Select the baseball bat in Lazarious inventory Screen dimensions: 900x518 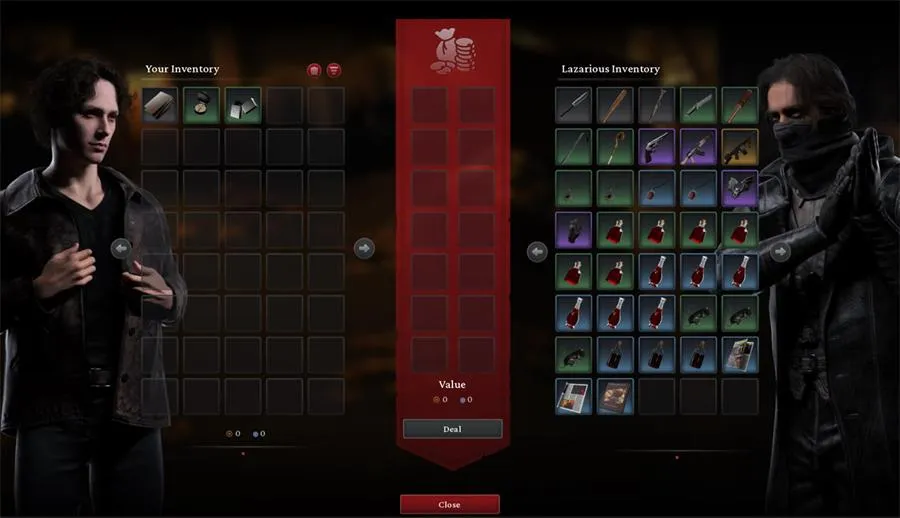pyautogui.click(x=615, y=104)
